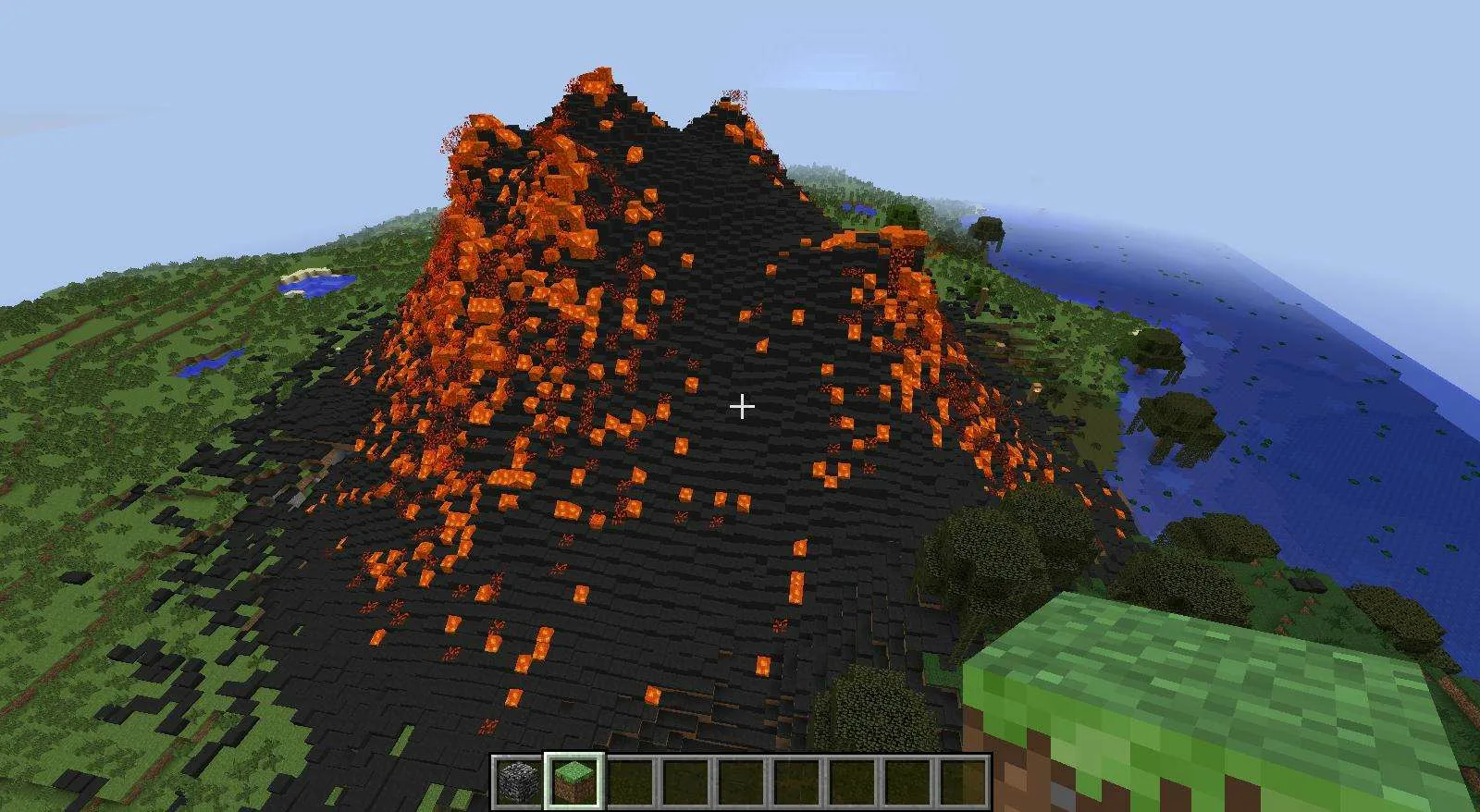Click the empty fourth hotbar slot
This screenshot has height=812, width=1480.
pyautogui.click(x=684, y=781)
